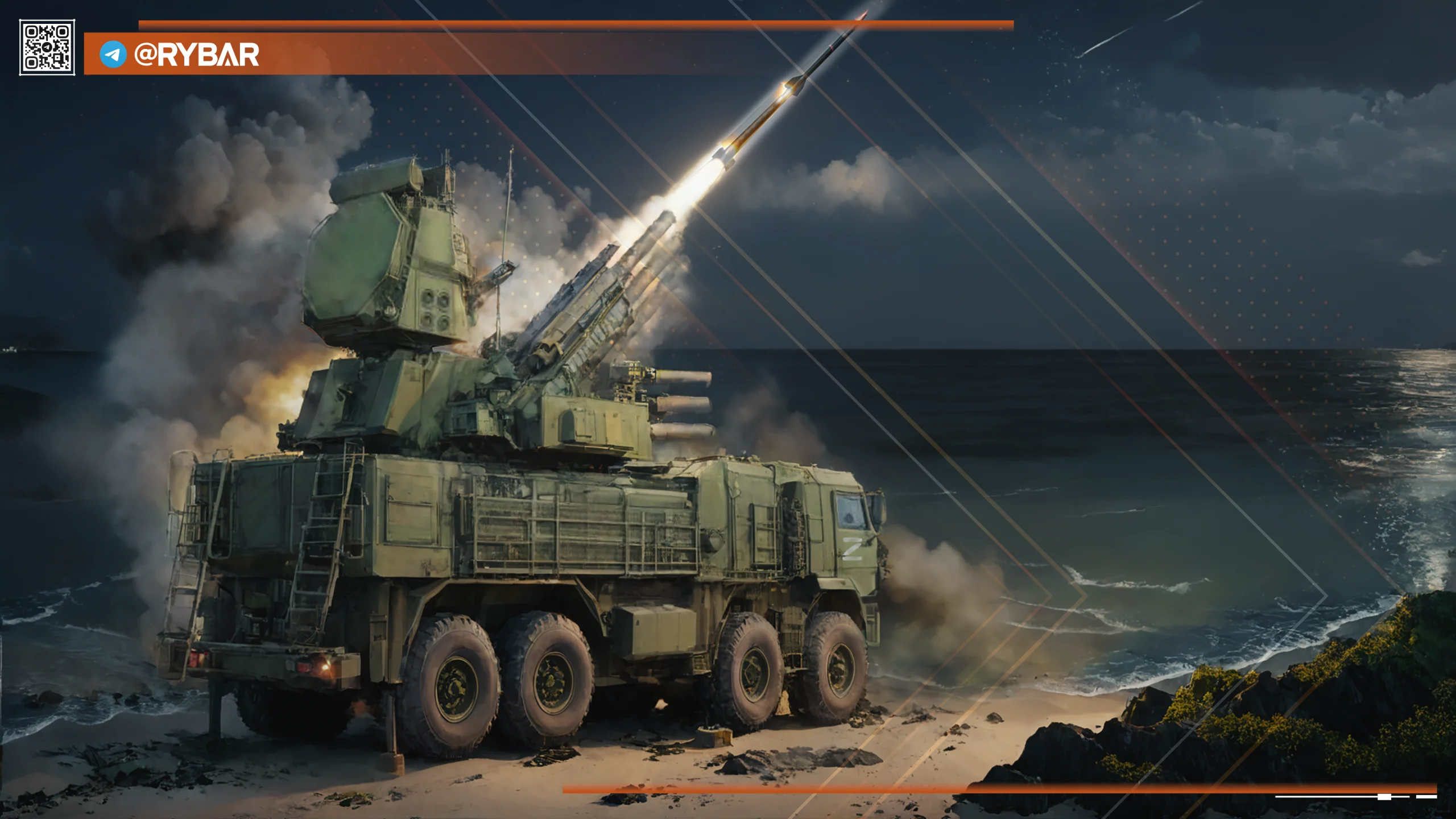Image resolution: width=1456 pixels, height=819 pixels.
Task: Open the Telegram paper-plane icon
Action: (113, 55)
